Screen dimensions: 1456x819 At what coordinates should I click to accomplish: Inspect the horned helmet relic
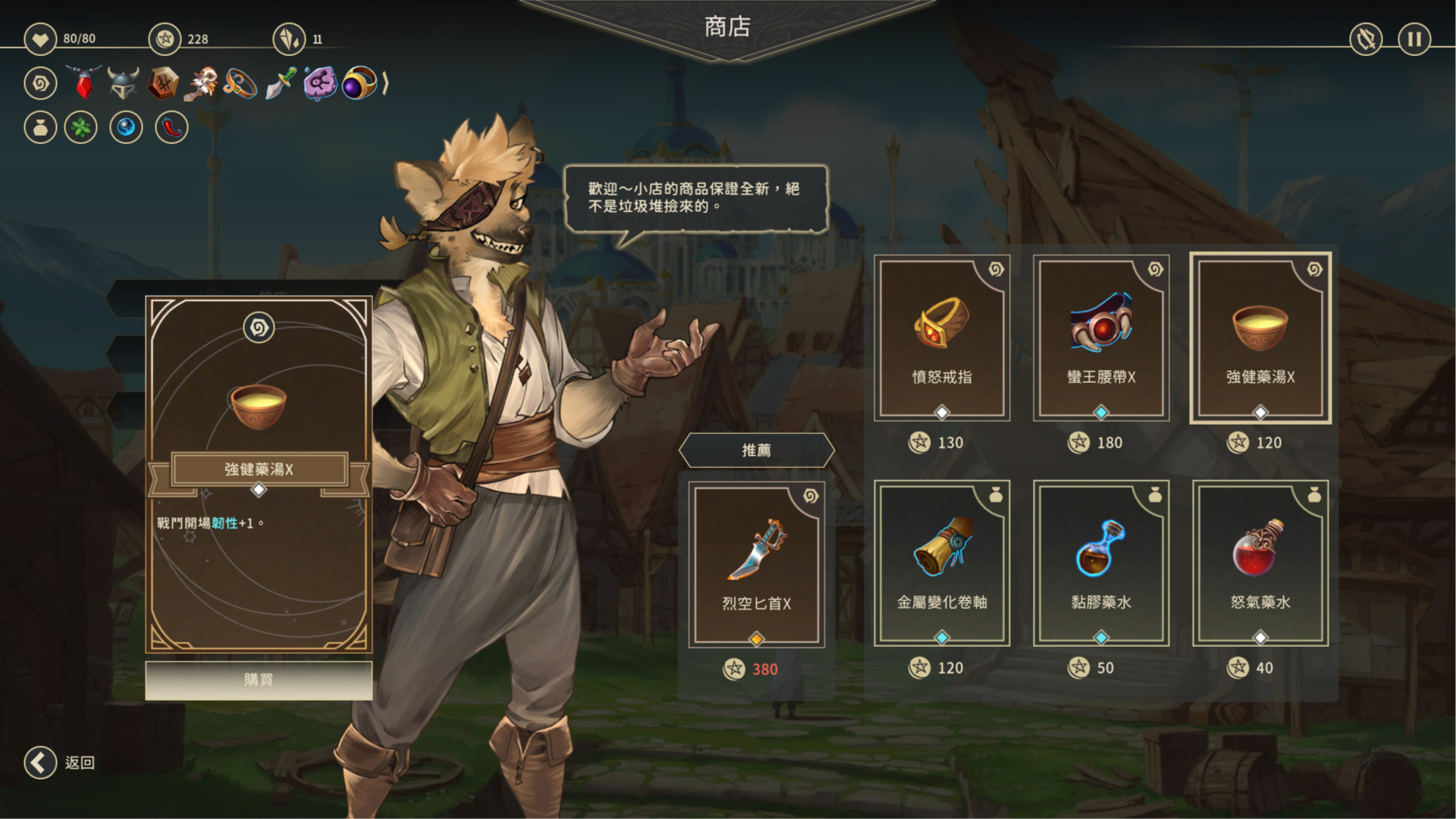[123, 83]
